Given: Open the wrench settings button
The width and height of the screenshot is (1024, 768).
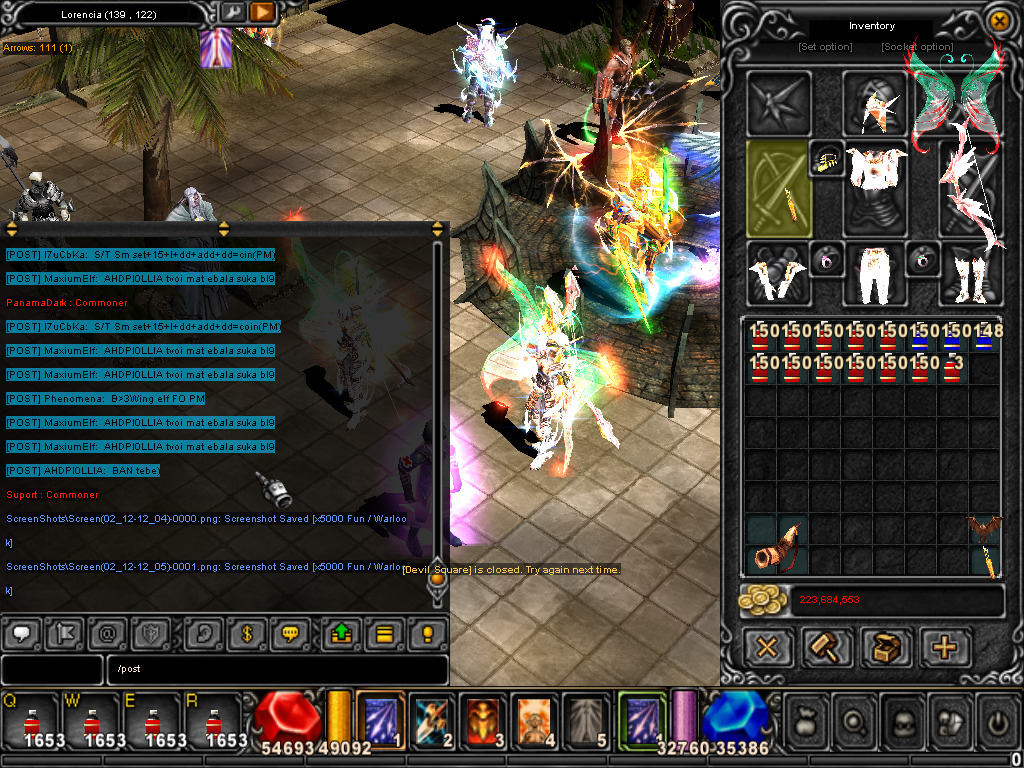Looking at the screenshot, I should coord(232,12).
